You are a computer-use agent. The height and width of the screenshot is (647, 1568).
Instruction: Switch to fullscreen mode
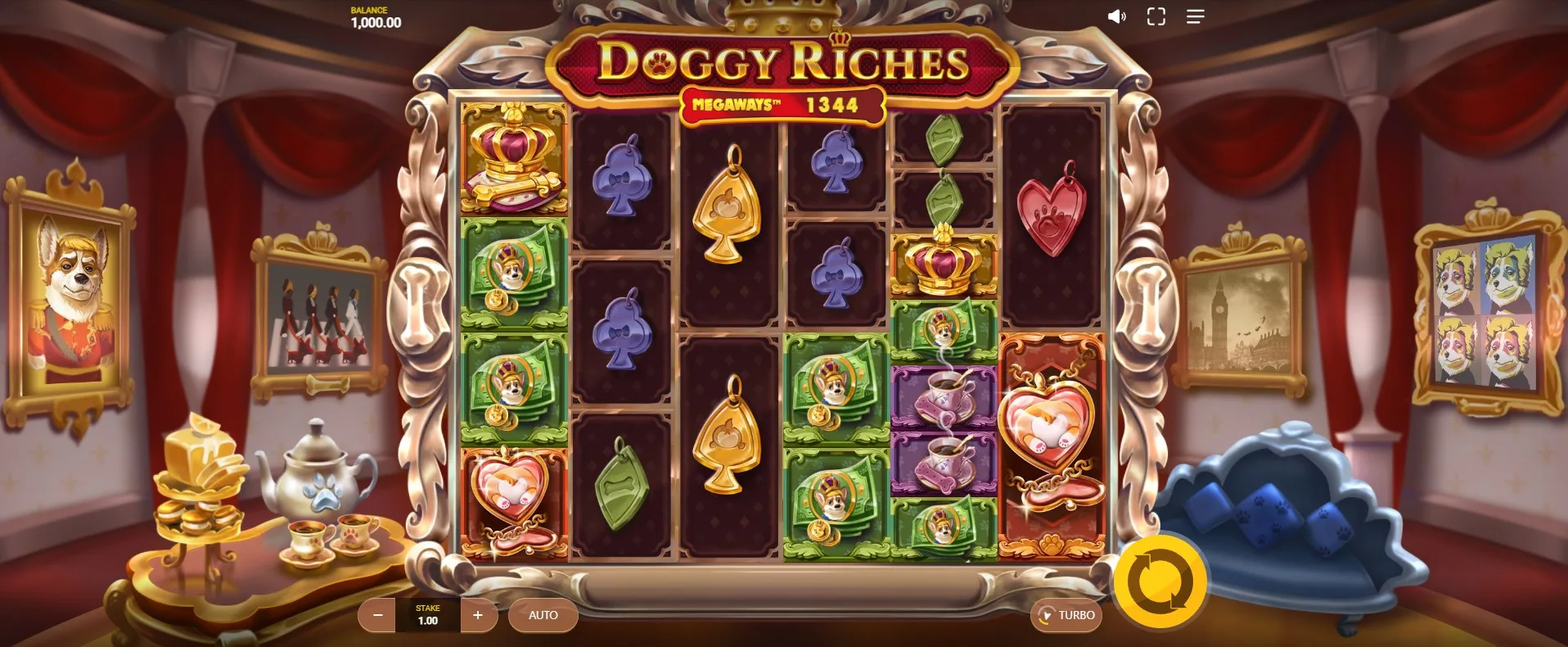(1156, 16)
